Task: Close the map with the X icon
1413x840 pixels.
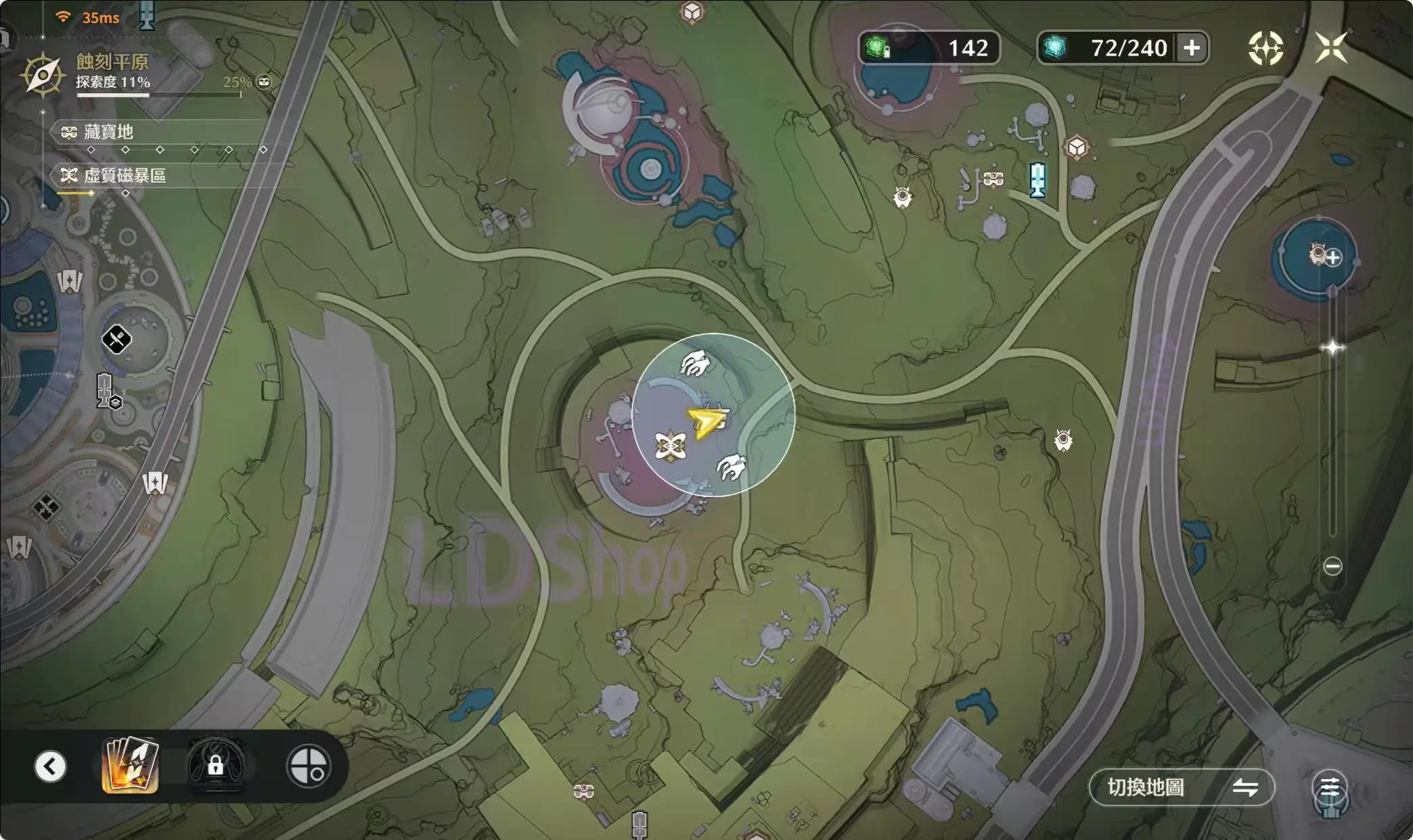Action: pyautogui.click(x=1331, y=47)
